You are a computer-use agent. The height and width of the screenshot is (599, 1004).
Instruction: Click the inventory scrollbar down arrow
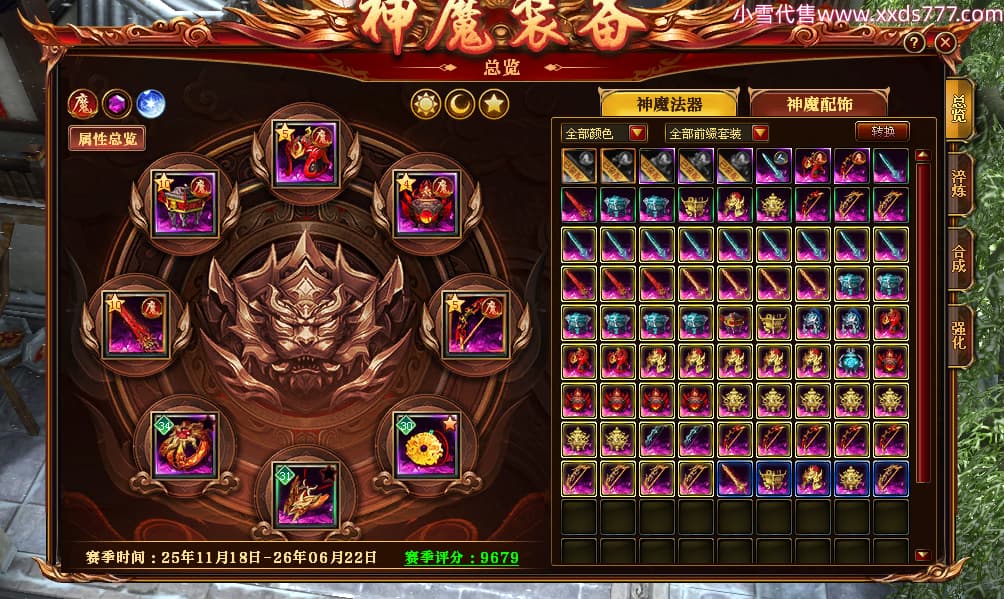tap(922, 555)
